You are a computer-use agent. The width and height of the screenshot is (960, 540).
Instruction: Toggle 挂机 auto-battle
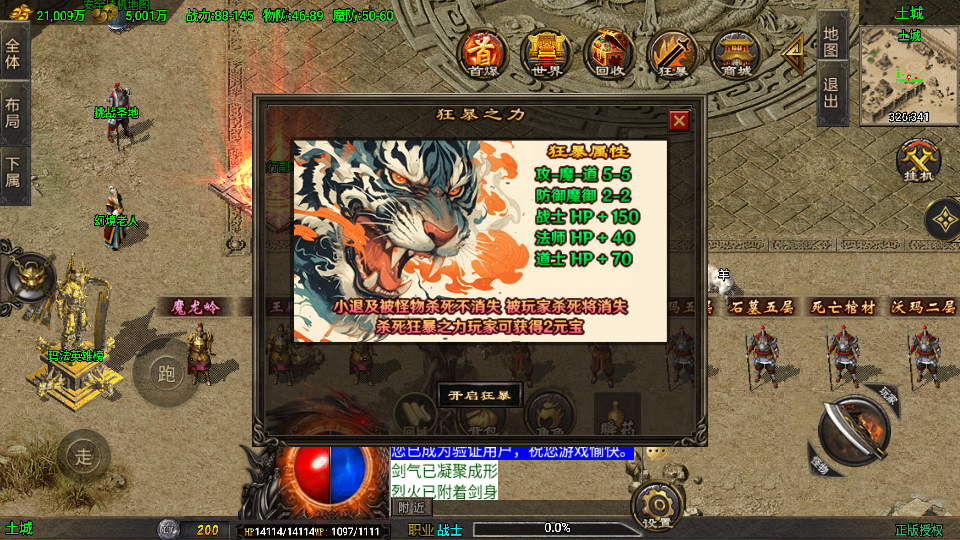coord(915,162)
